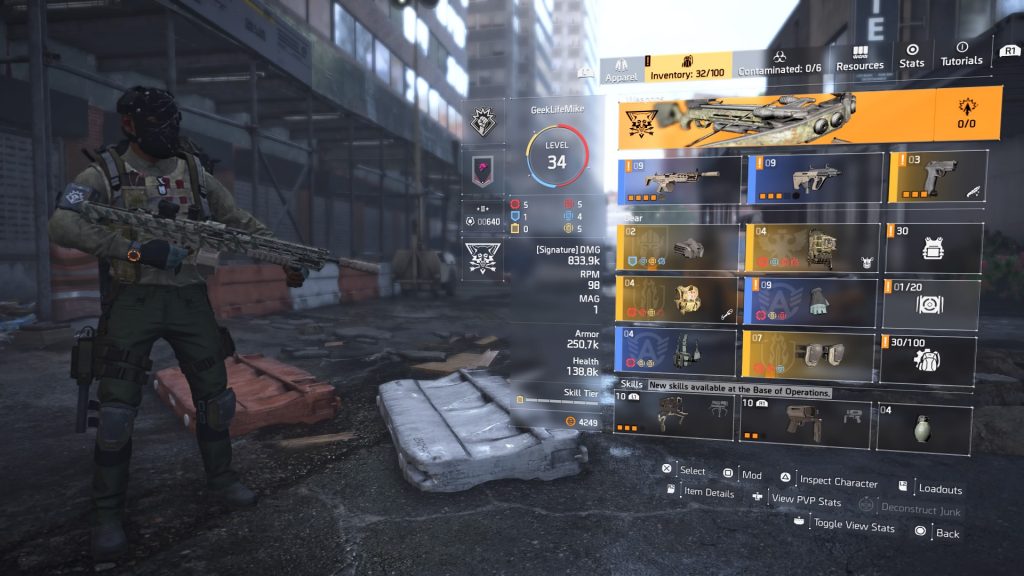The image size is (1024, 576).
Task: Open the specialization emblem beside player name
Action: 483,123
